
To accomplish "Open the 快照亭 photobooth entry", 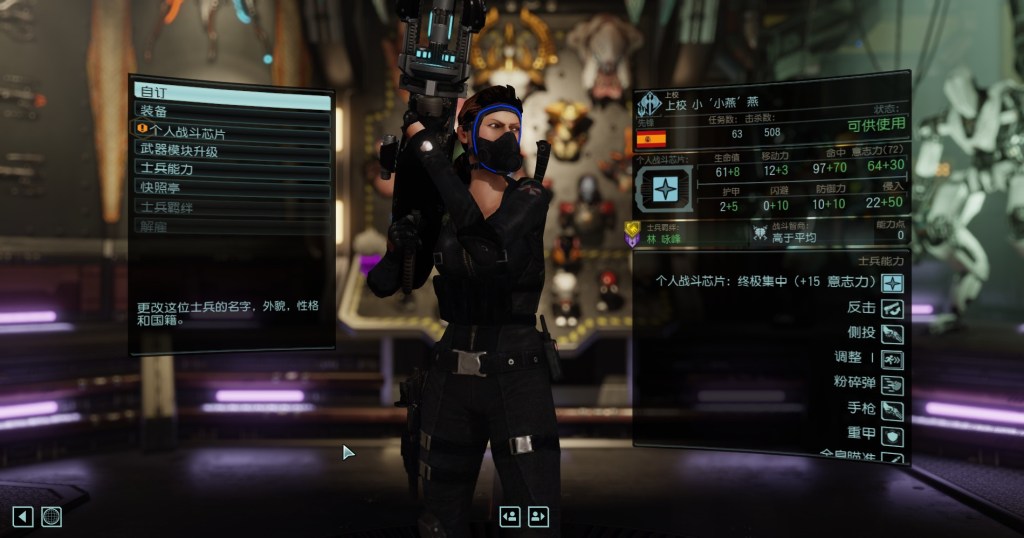I will [232, 187].
